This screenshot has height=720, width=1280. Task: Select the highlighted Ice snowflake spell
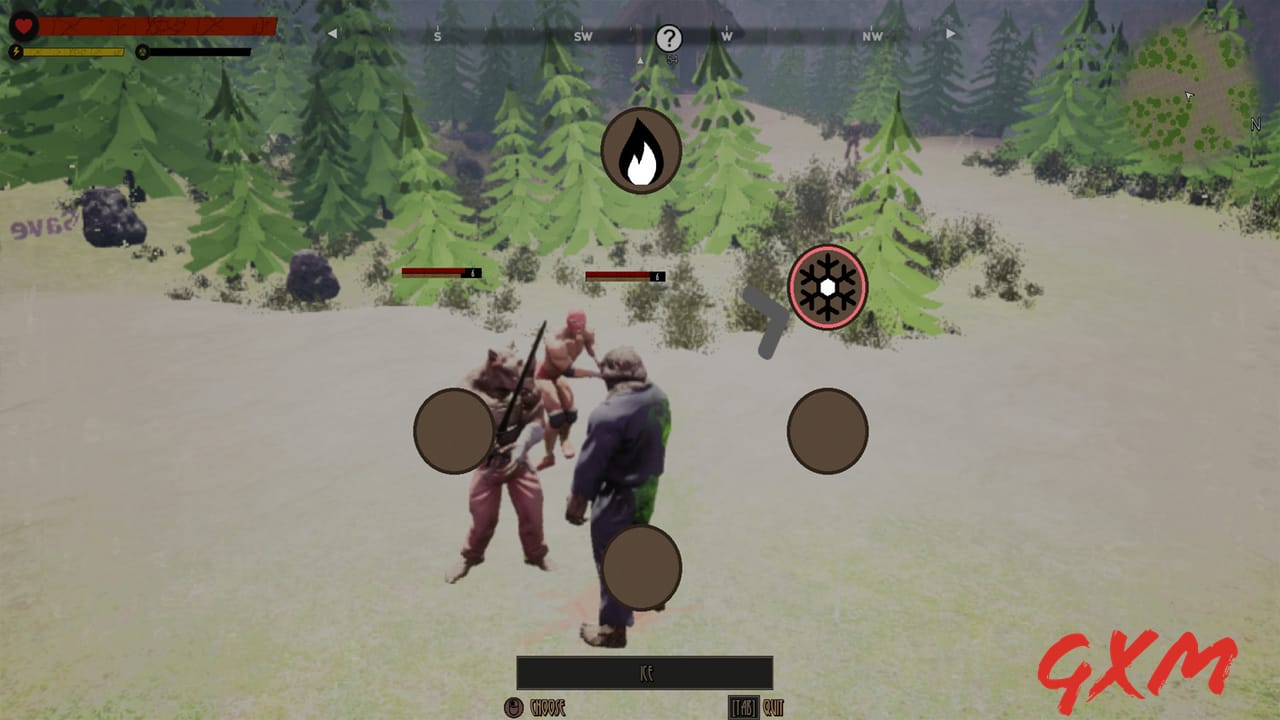pyautogui.click(x=827, y=287)
